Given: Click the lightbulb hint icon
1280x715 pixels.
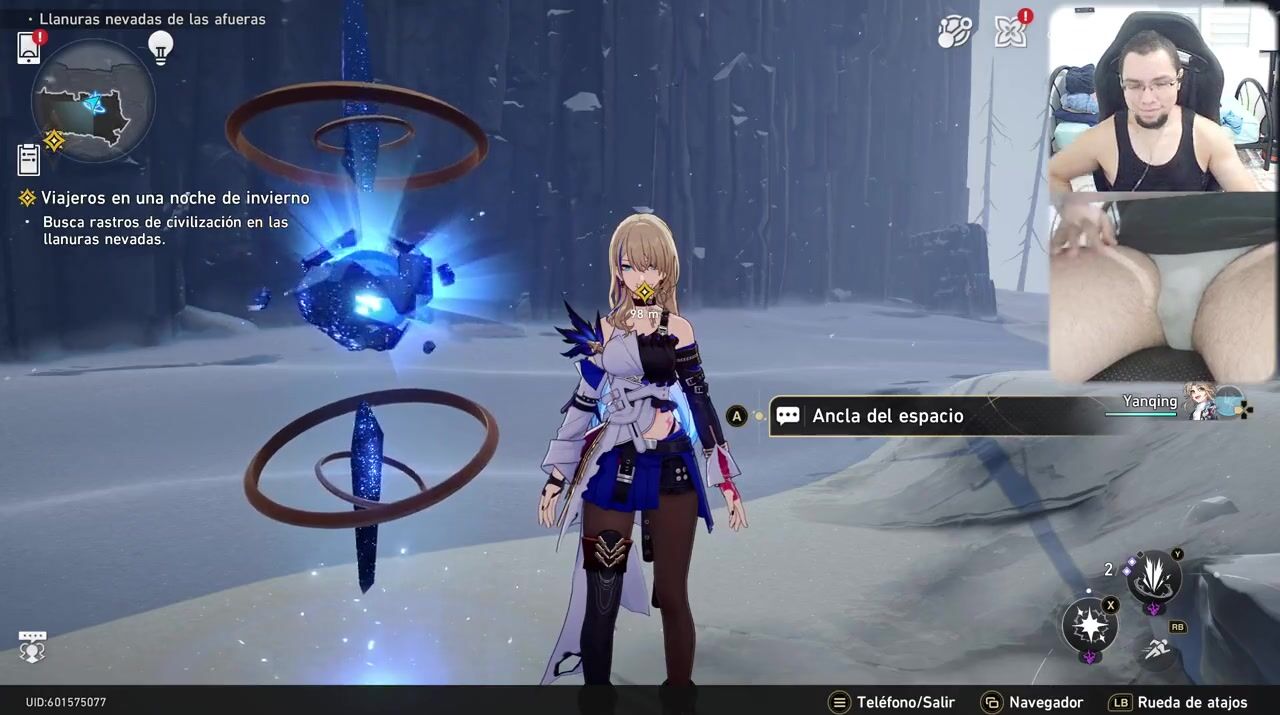Looking at the screenshot, I should tap(160, 46).
